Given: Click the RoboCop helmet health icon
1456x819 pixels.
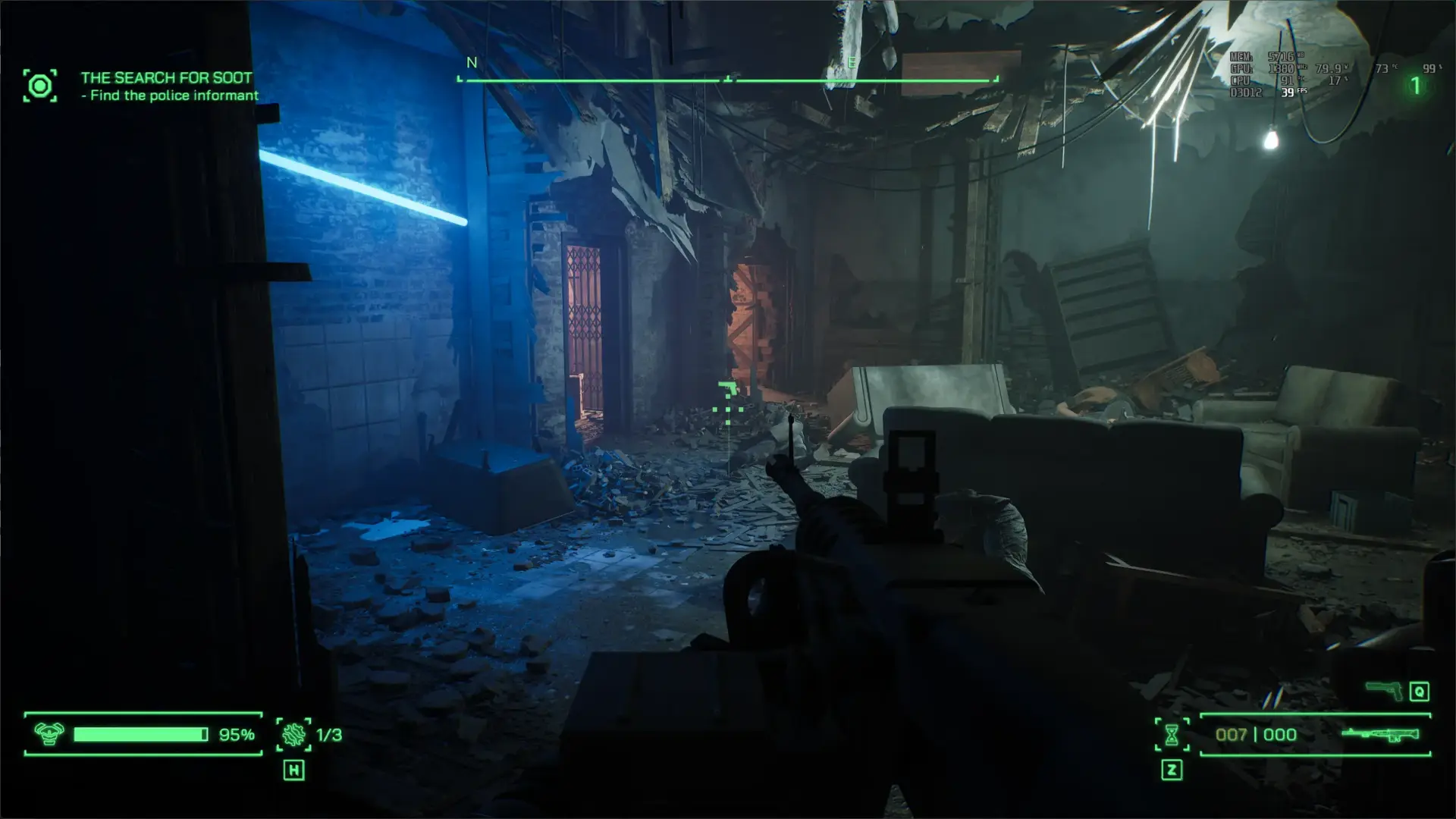Looking at the screenshot, I should point(49,734).
